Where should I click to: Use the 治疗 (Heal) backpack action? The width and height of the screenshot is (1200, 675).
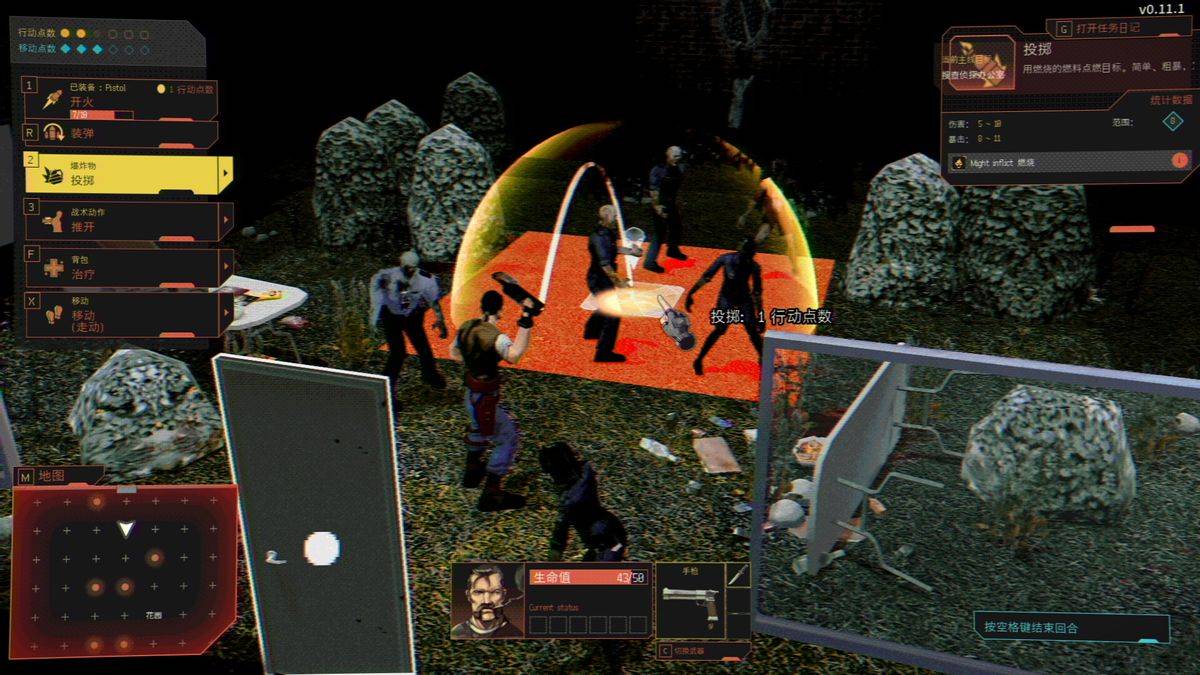pyautogui.click(x=120, y=267)
